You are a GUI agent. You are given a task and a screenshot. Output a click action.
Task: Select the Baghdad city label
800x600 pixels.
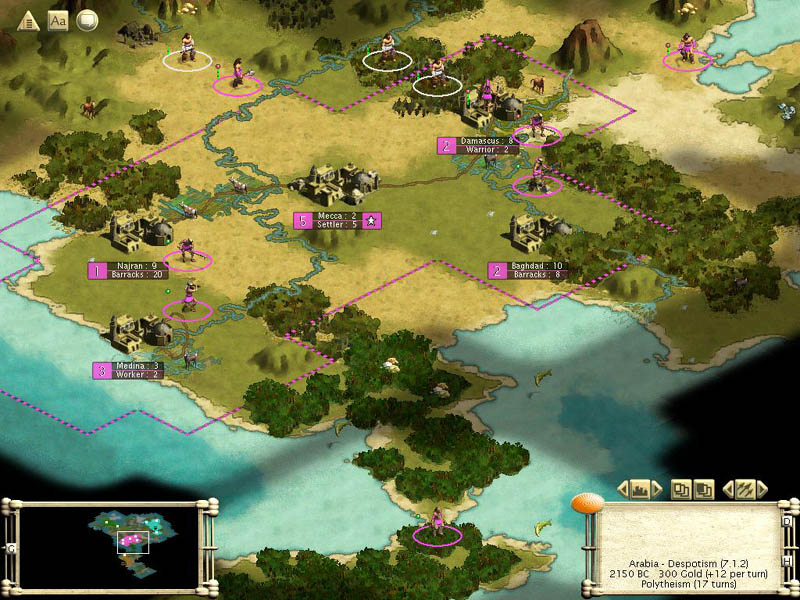536,270
